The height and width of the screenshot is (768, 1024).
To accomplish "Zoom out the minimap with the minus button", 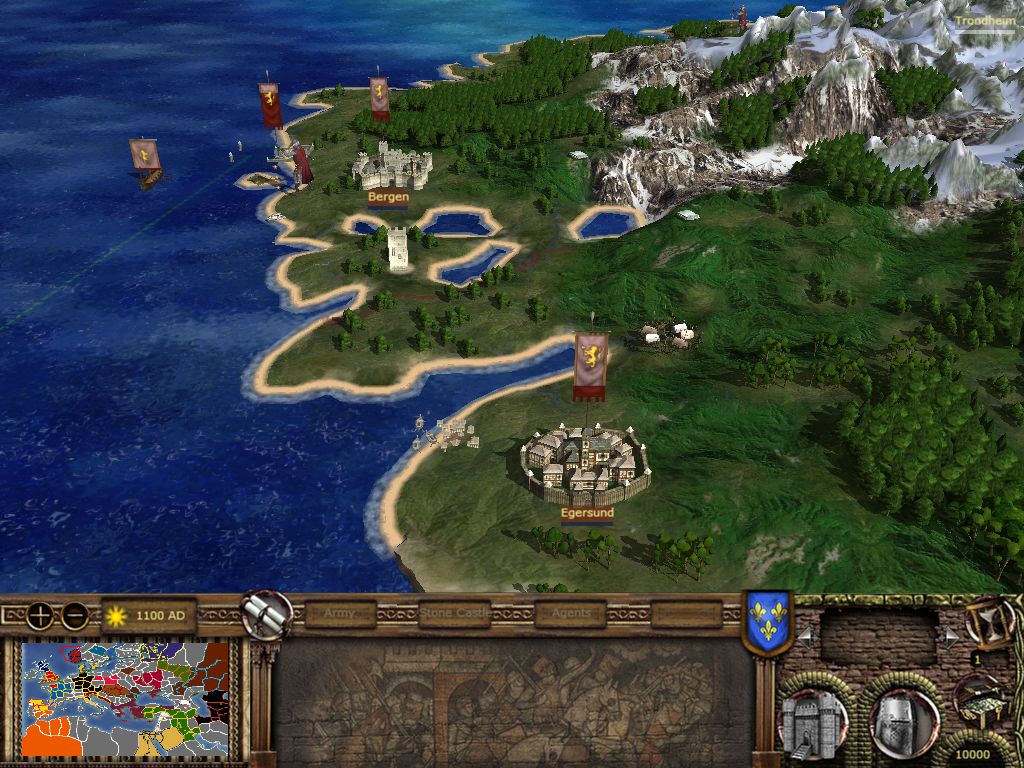I will pyautogui.click(x=75, y=615).
